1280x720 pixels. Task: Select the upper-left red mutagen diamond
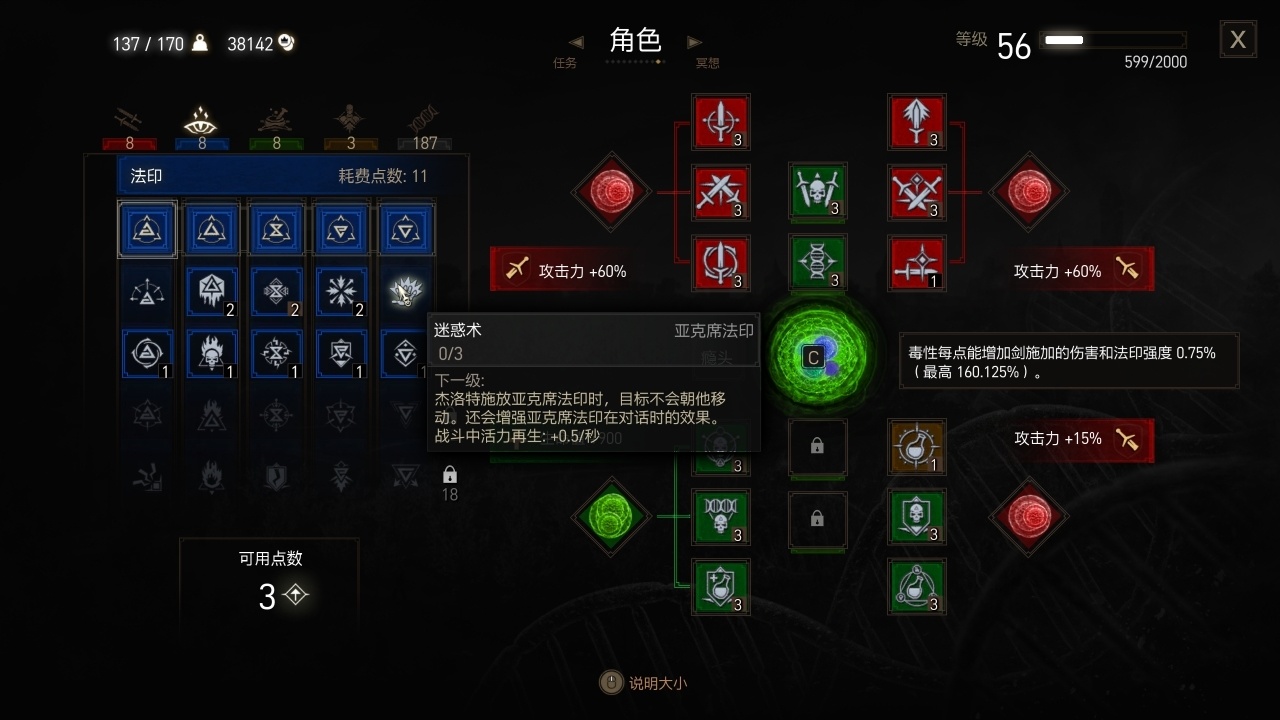[611, 193]
